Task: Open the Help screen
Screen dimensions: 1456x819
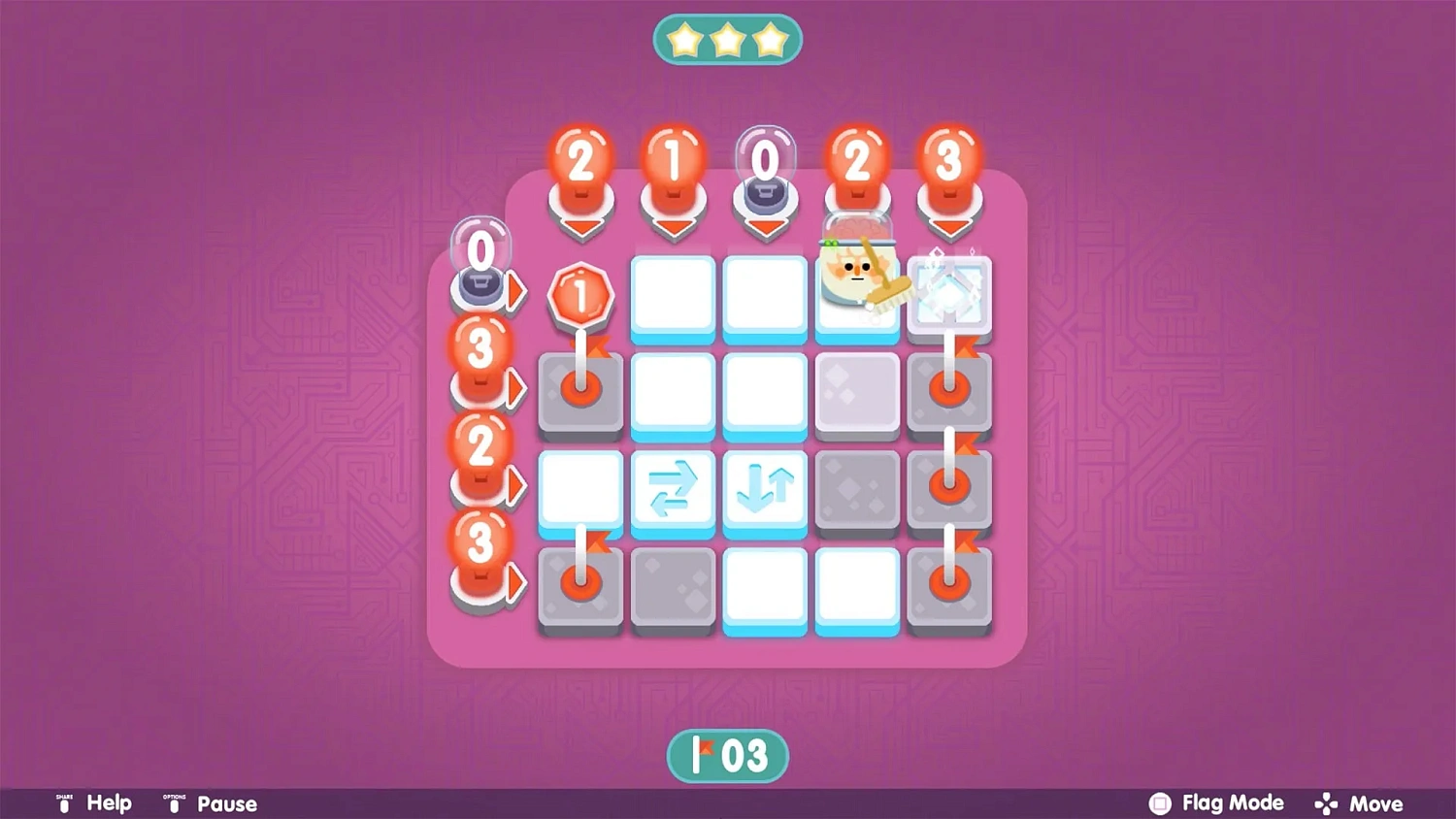Action: click(x=109, y=803)
